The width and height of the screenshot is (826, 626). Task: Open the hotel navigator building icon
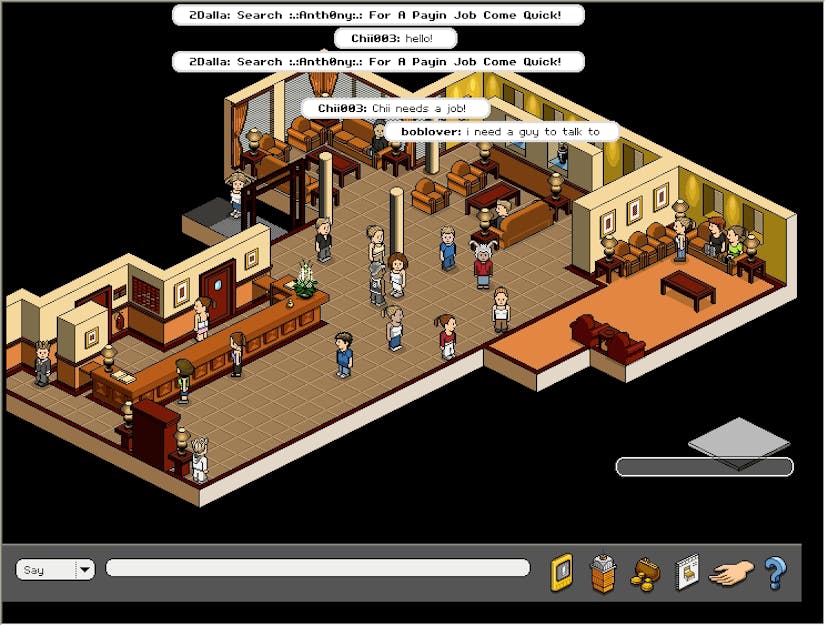pos(603,573)
